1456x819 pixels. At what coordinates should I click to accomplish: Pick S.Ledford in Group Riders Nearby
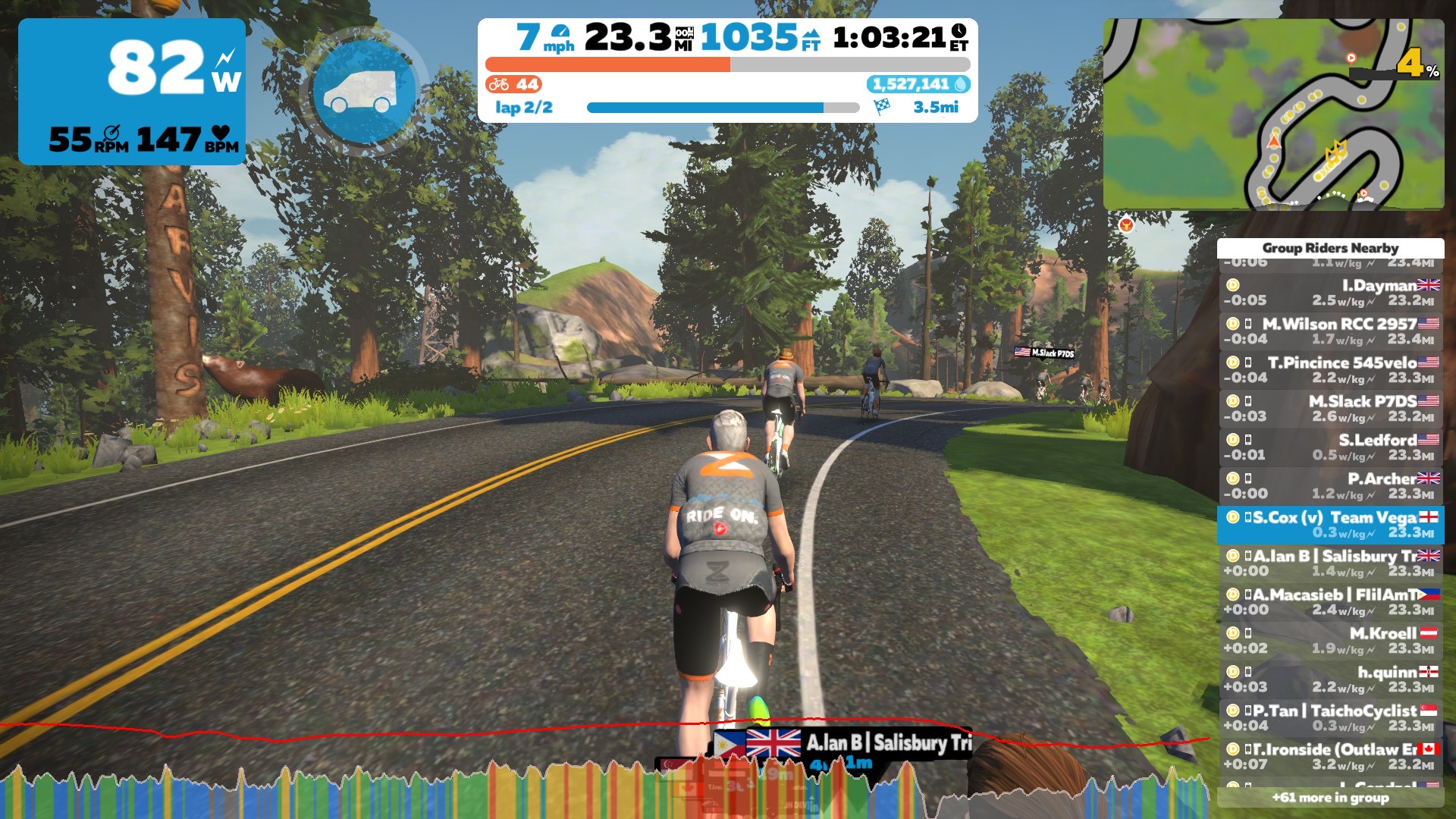tap(1330, 447)
